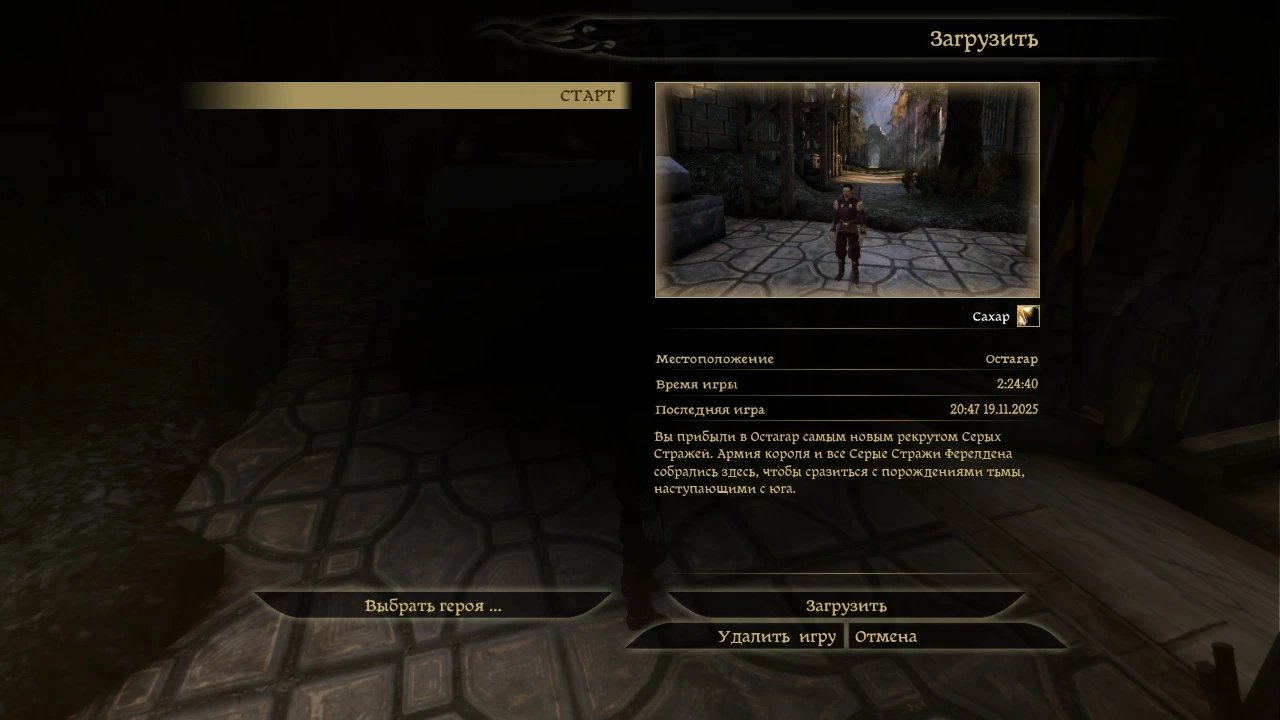Click the Последняя игра row

point(709,409)
